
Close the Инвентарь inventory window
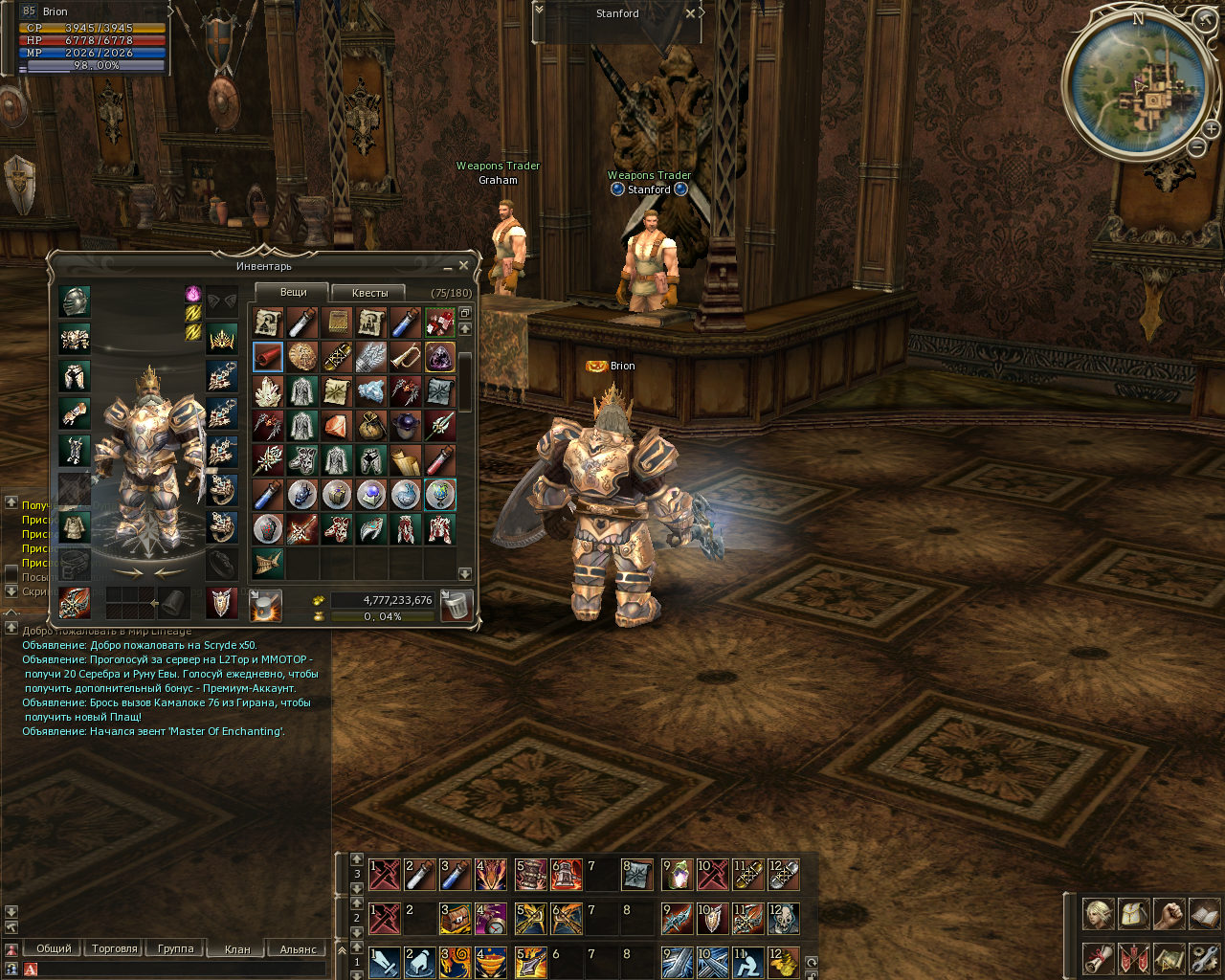coord(464,266)
